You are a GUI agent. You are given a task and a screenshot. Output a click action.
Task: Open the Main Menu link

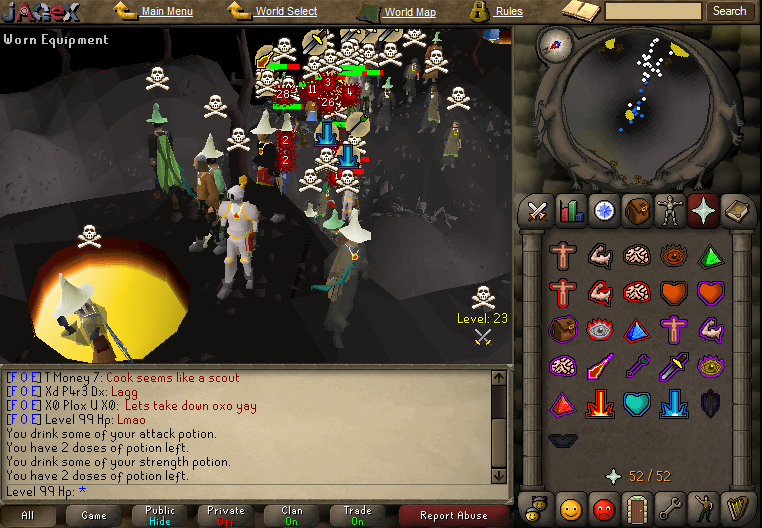[x=166, y=12]
